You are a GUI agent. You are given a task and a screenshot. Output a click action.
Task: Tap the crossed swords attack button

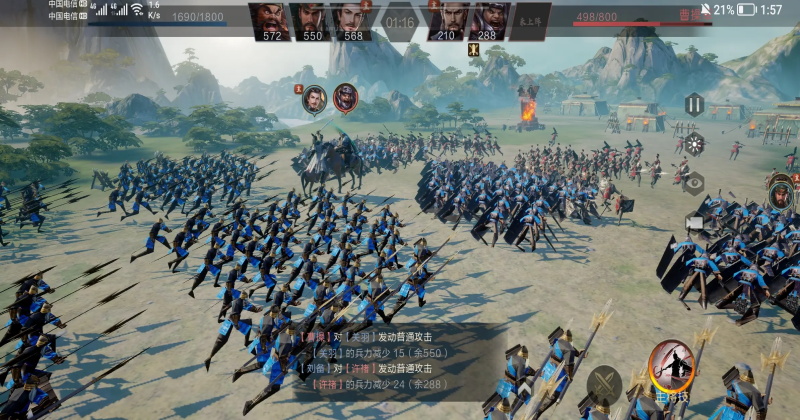tap(604, 384)
